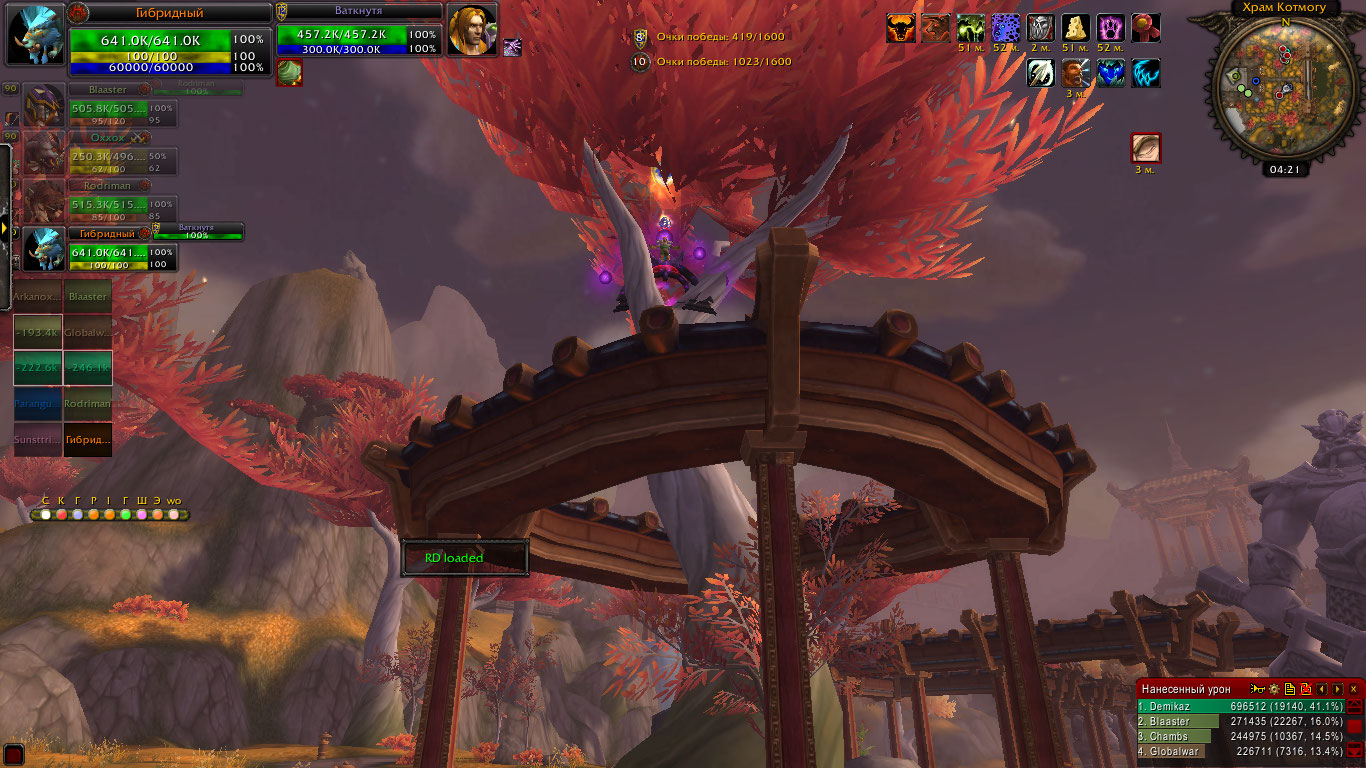Click the purple paw buff icon
The width and height of the screenshot is (1366, 768).
pos(1111,29)
